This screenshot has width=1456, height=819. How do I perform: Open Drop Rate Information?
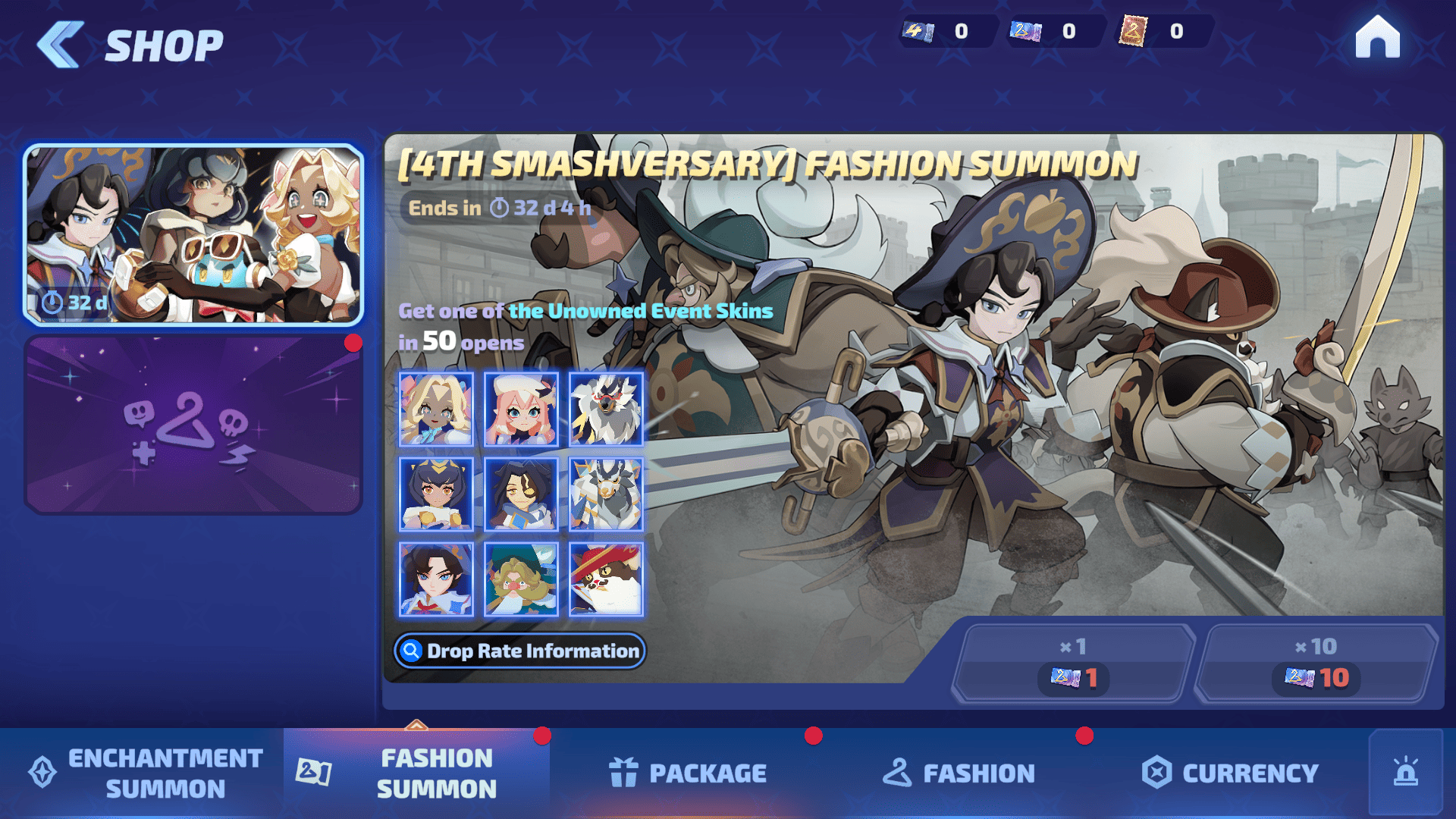pos(520,651)
